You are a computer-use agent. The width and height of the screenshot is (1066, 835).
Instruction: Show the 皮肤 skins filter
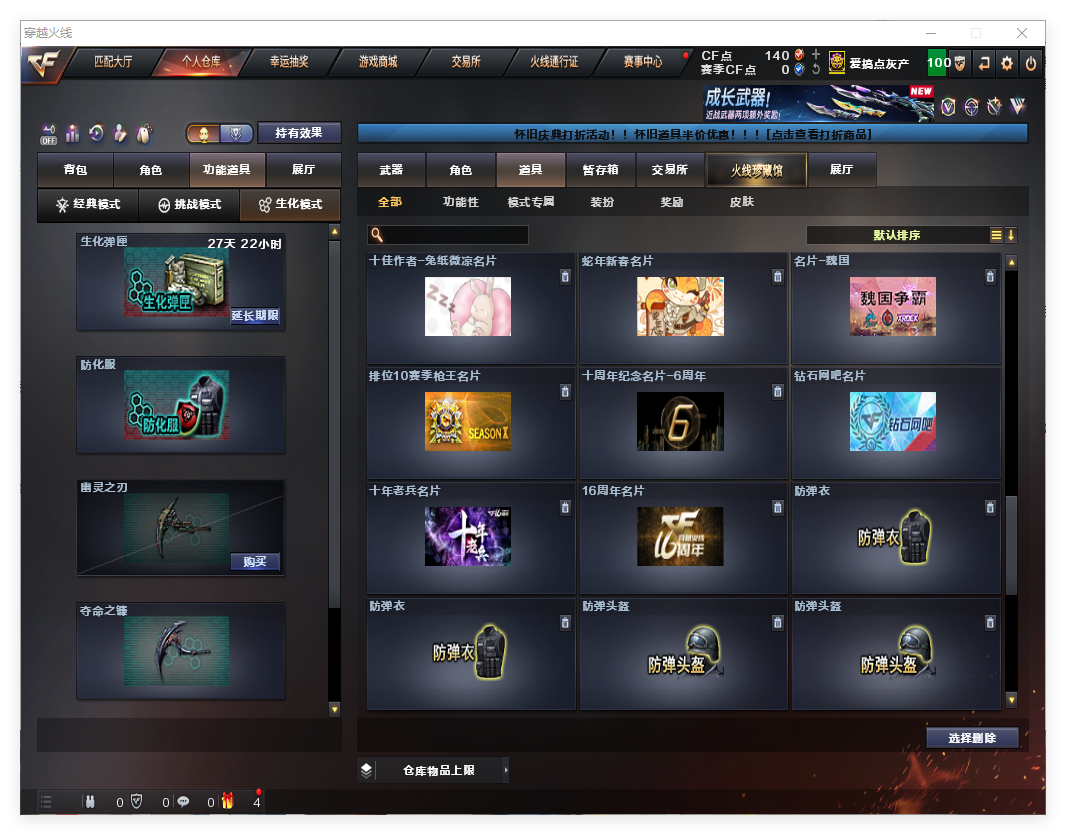[x=741, y=202]
